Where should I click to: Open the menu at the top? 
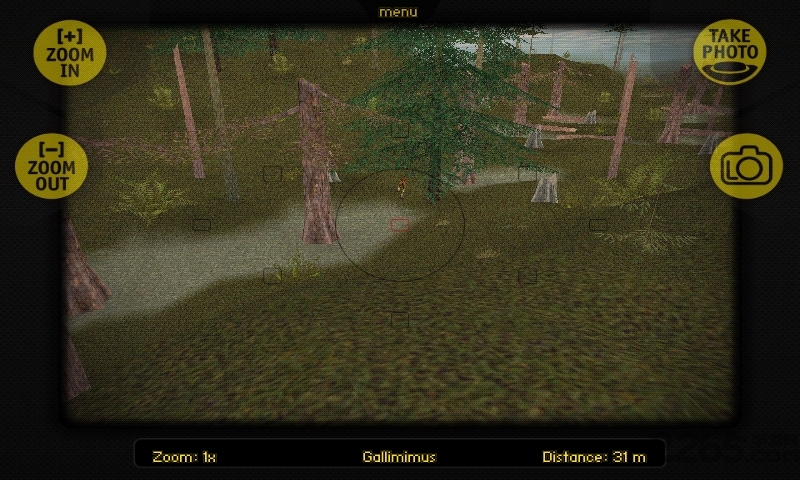click(x=398, y=12)
